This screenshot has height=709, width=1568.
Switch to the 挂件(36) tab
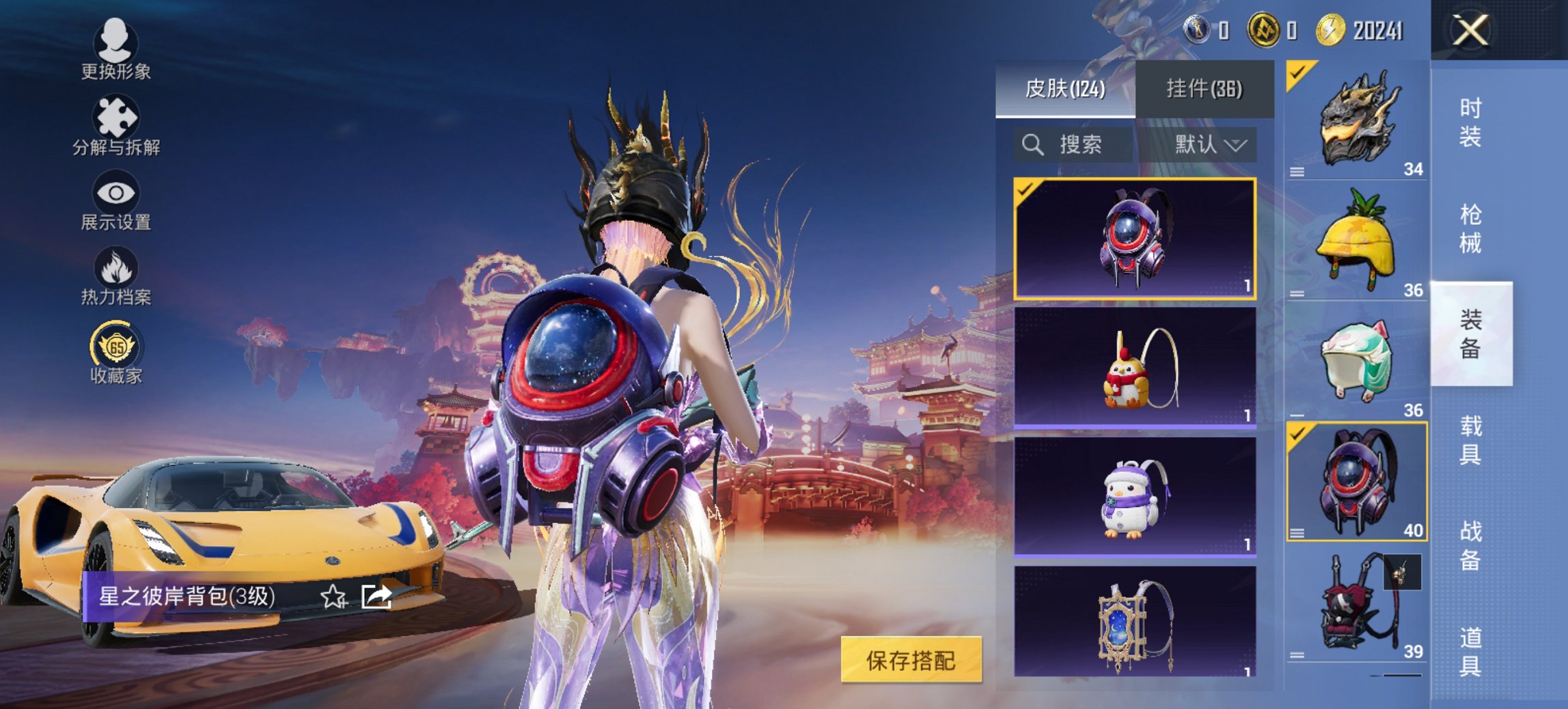[x=1205, y=90]
